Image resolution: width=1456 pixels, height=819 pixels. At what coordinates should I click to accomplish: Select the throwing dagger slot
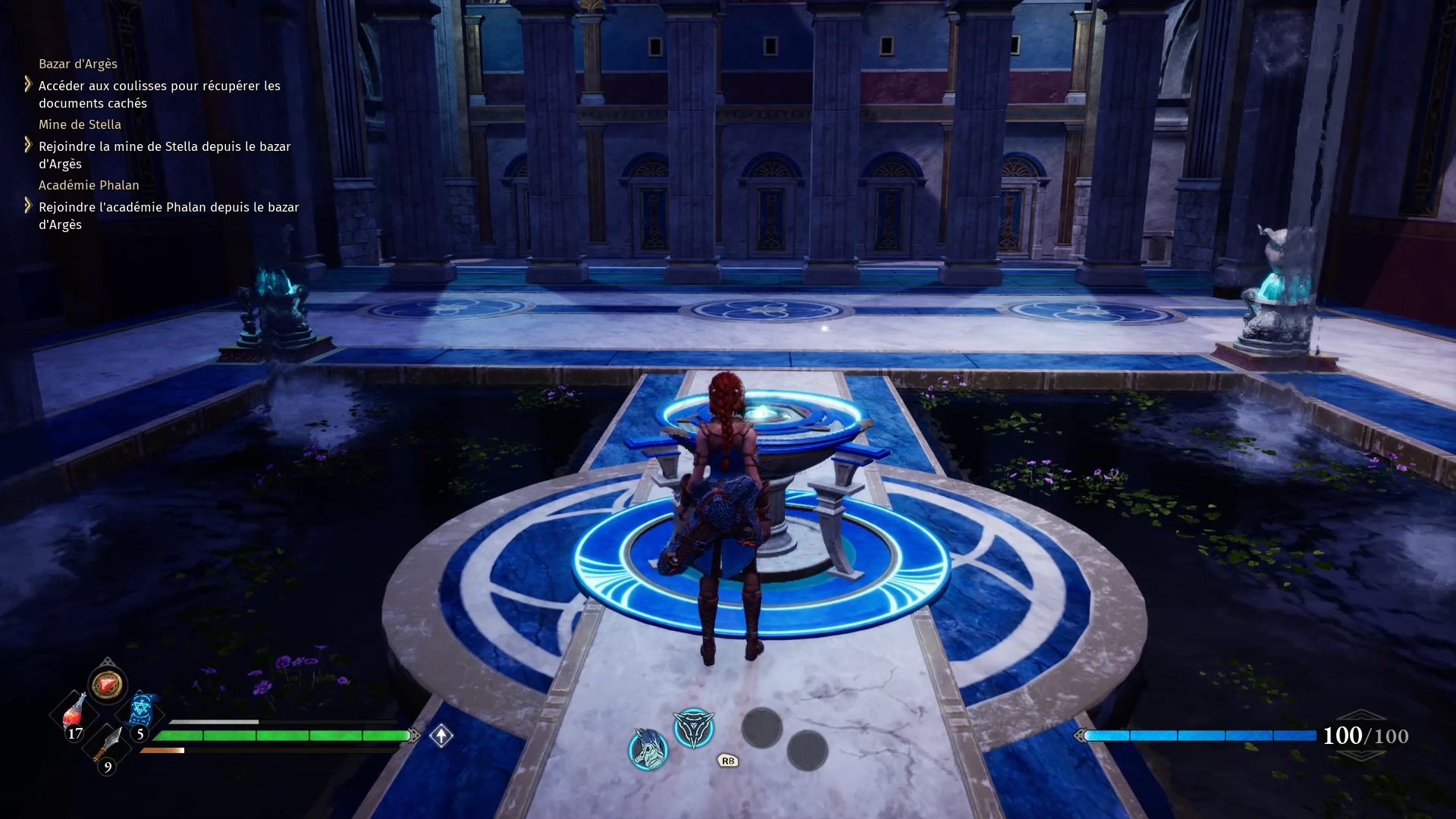pyautogui.click(x=108, y=744)
